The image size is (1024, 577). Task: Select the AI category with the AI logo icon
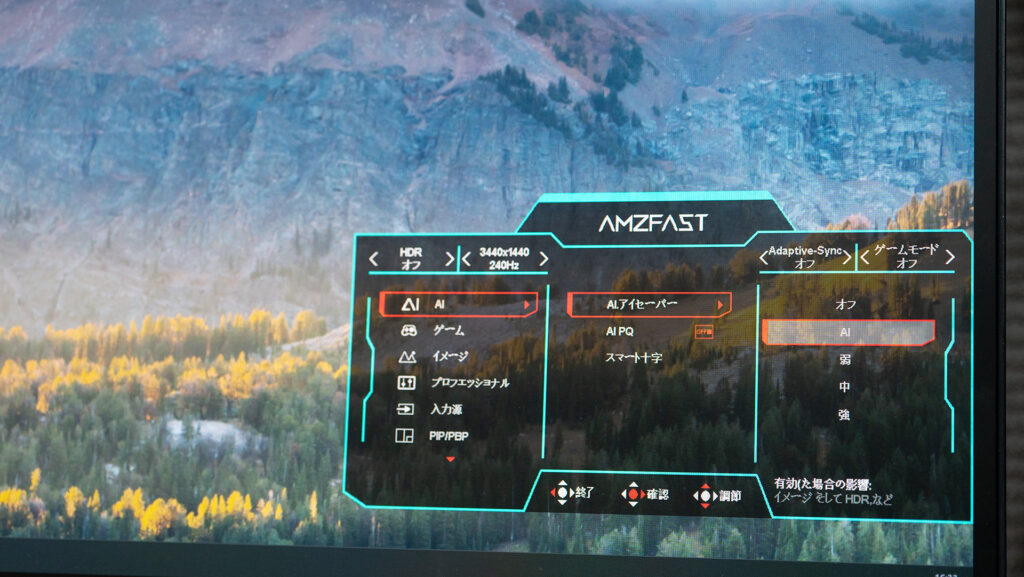tap(457, 303)
